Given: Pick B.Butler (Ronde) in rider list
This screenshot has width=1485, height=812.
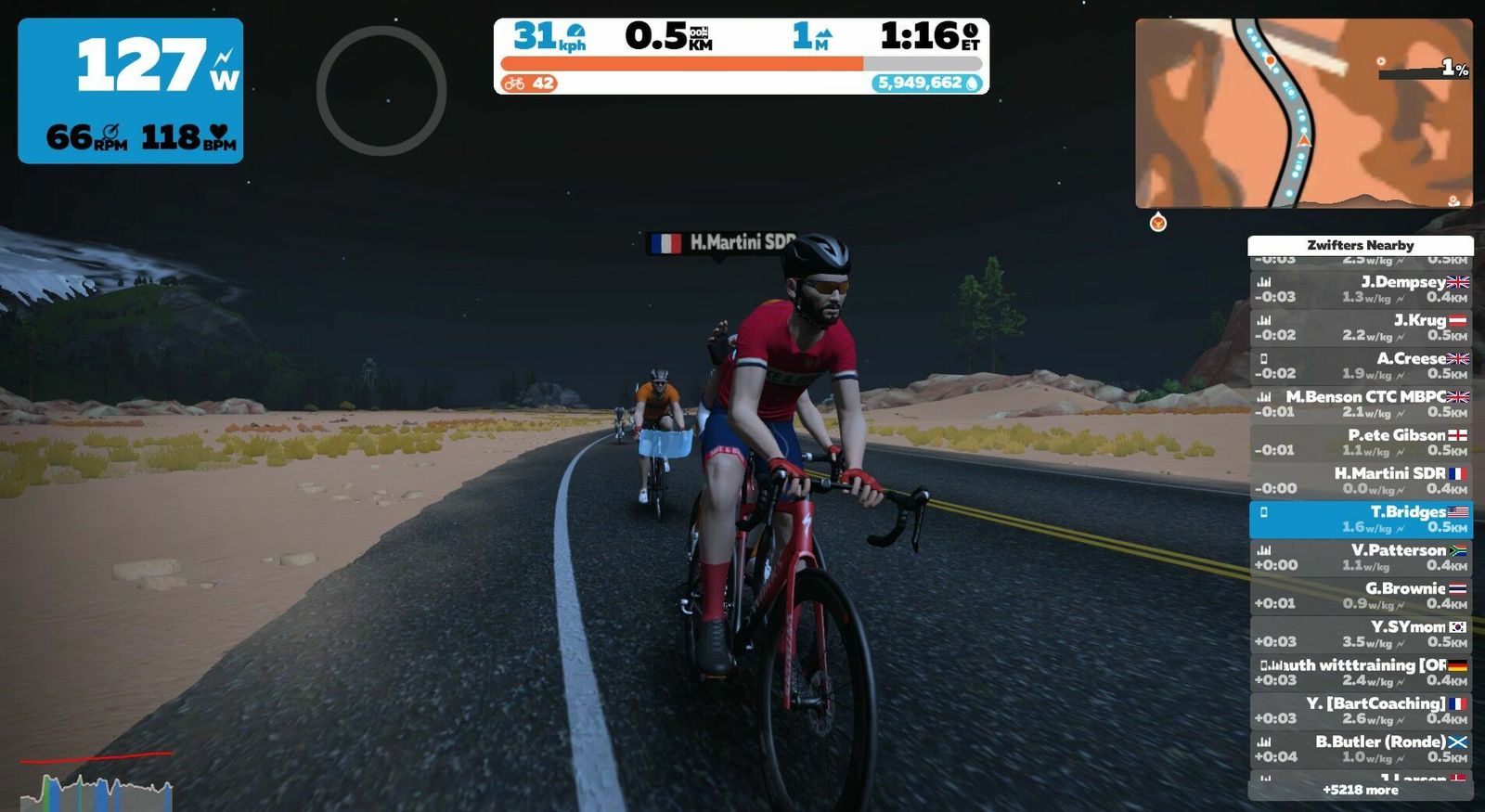Looking at the screenshot, I should (1361, 748).
